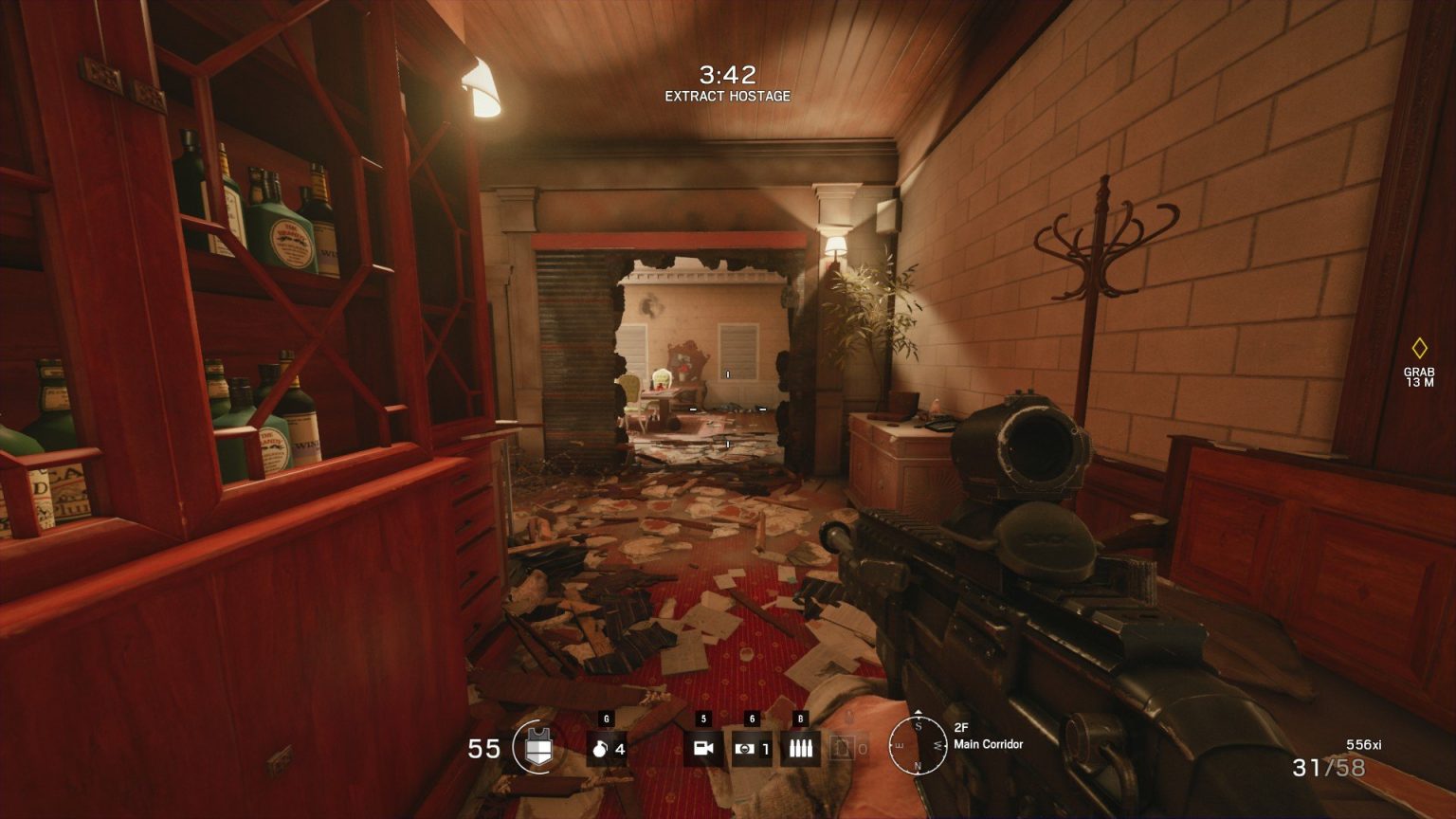Click the south indicator on the compass
Image resolution: width=1456 pixels, height=819 pixels.
pos(918,724)
